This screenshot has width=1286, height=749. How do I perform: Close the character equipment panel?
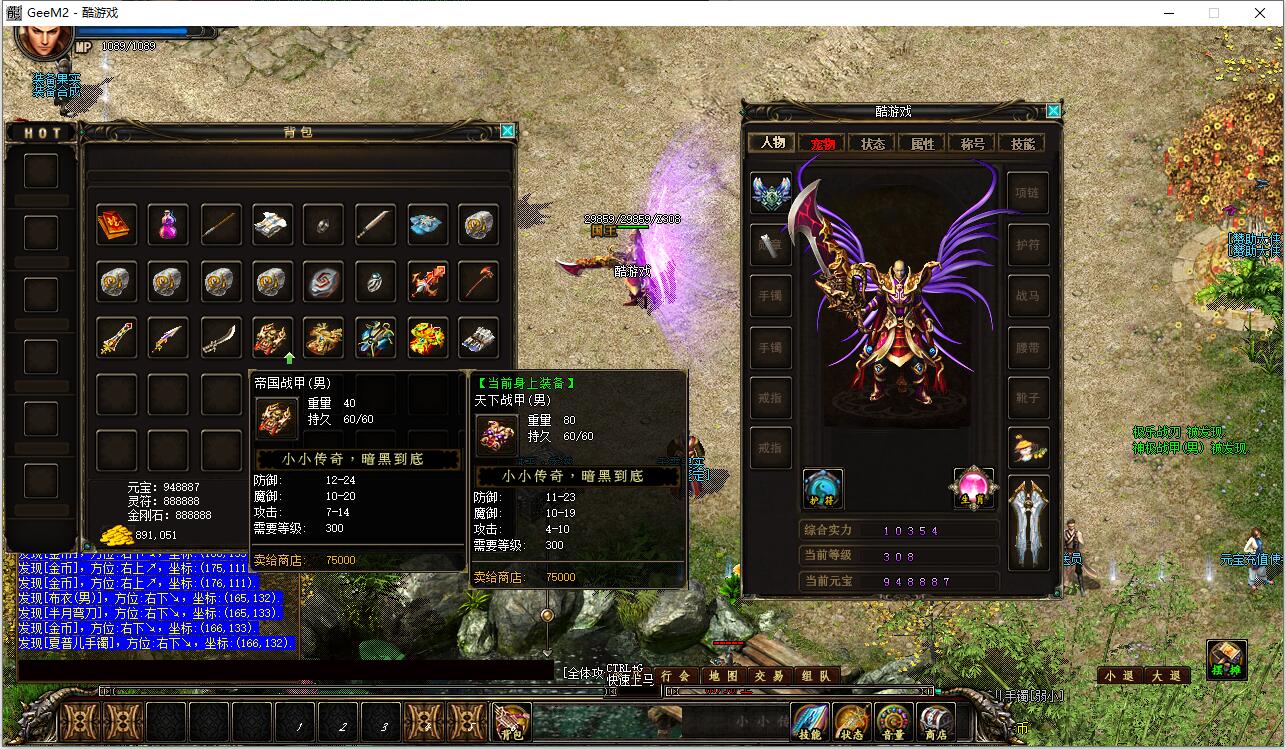coord(1053,111)
